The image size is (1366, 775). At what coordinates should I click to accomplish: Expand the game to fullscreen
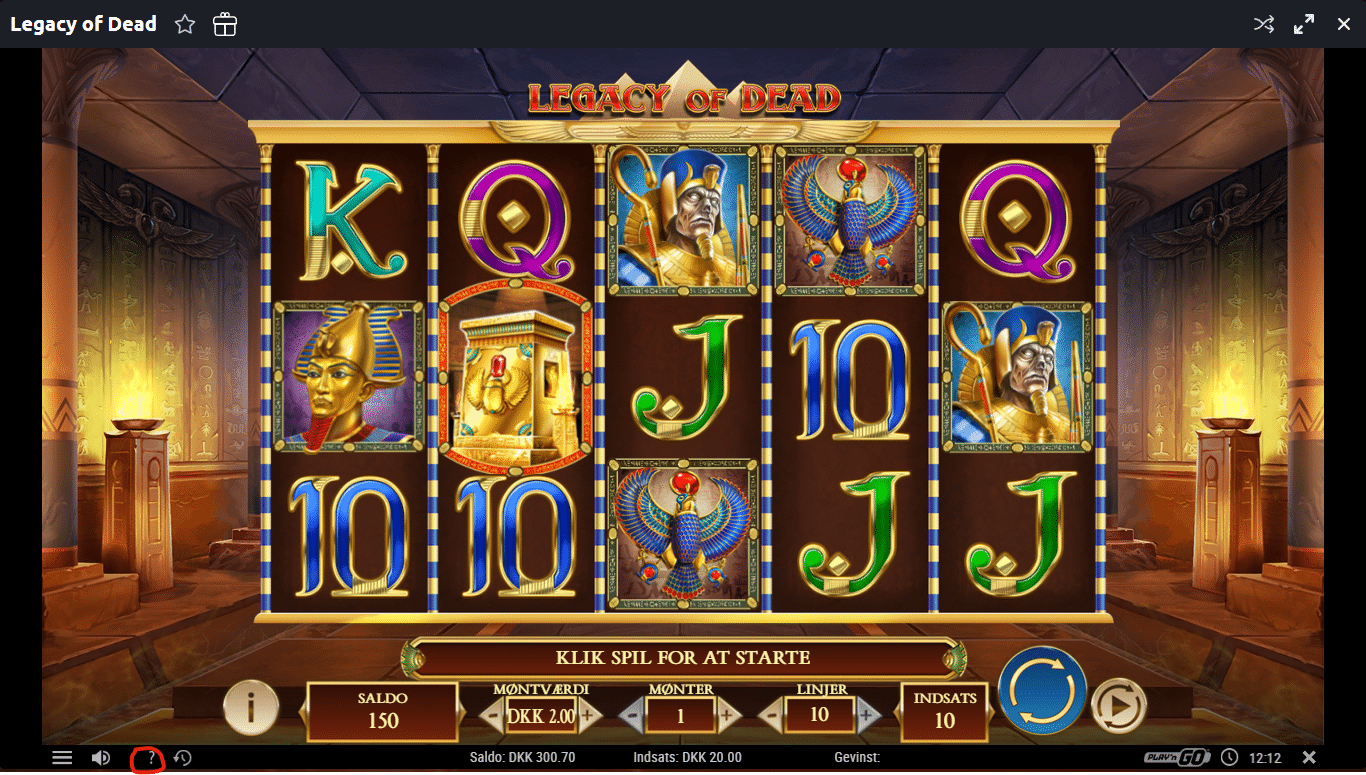[x=1304, y=25]
